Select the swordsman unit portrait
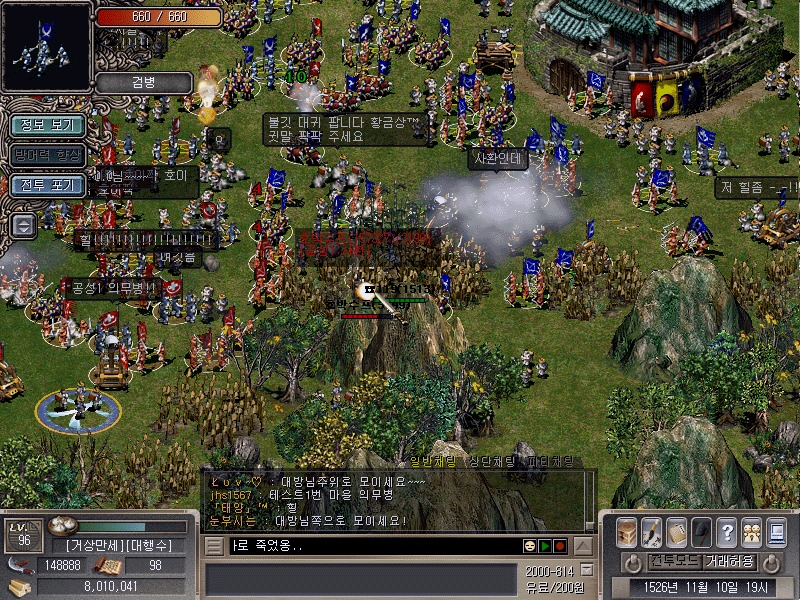The image size is (800, 600). (x=47, y=47)
